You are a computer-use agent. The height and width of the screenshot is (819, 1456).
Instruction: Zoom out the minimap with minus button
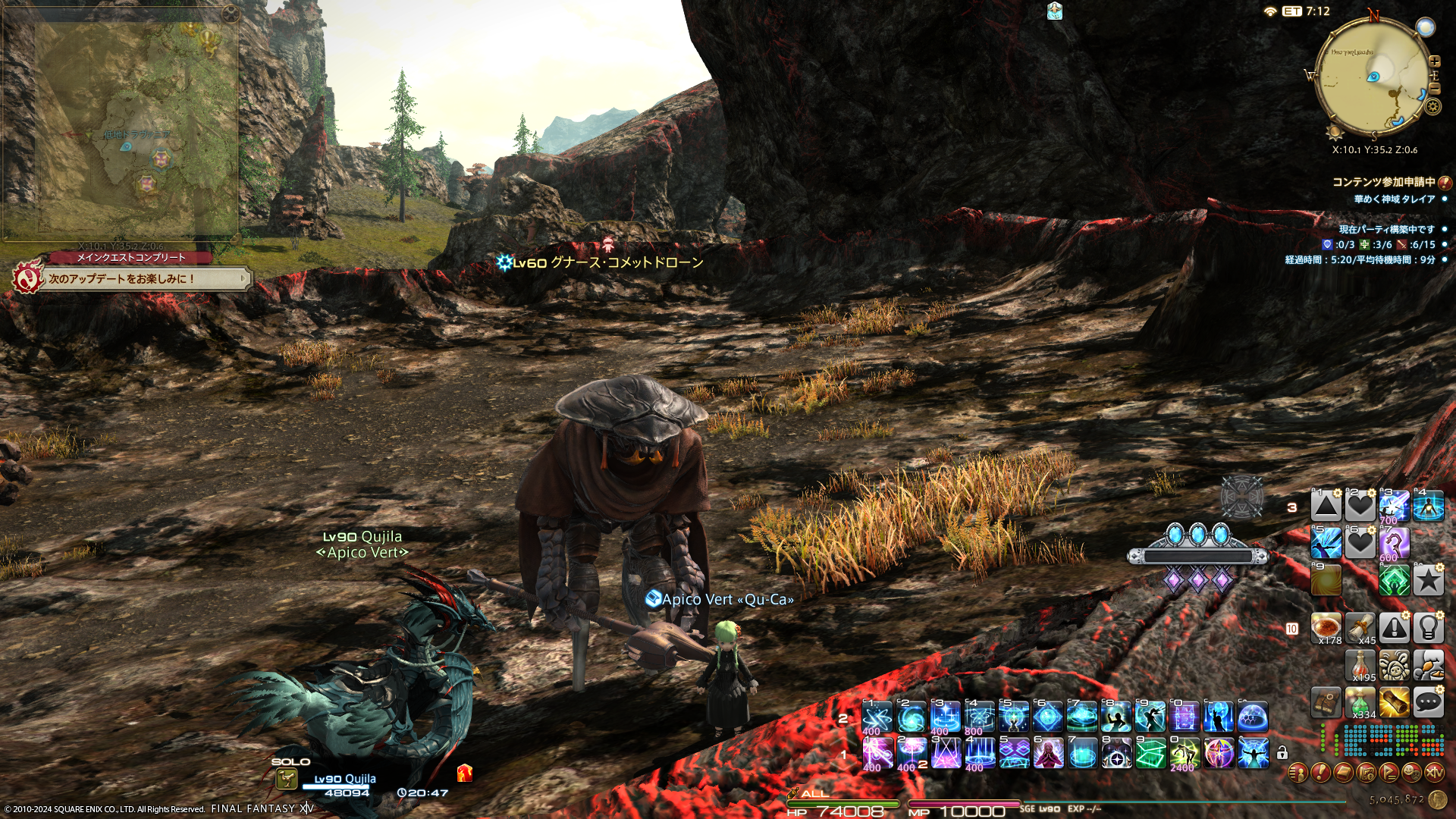coord(1434,89)
